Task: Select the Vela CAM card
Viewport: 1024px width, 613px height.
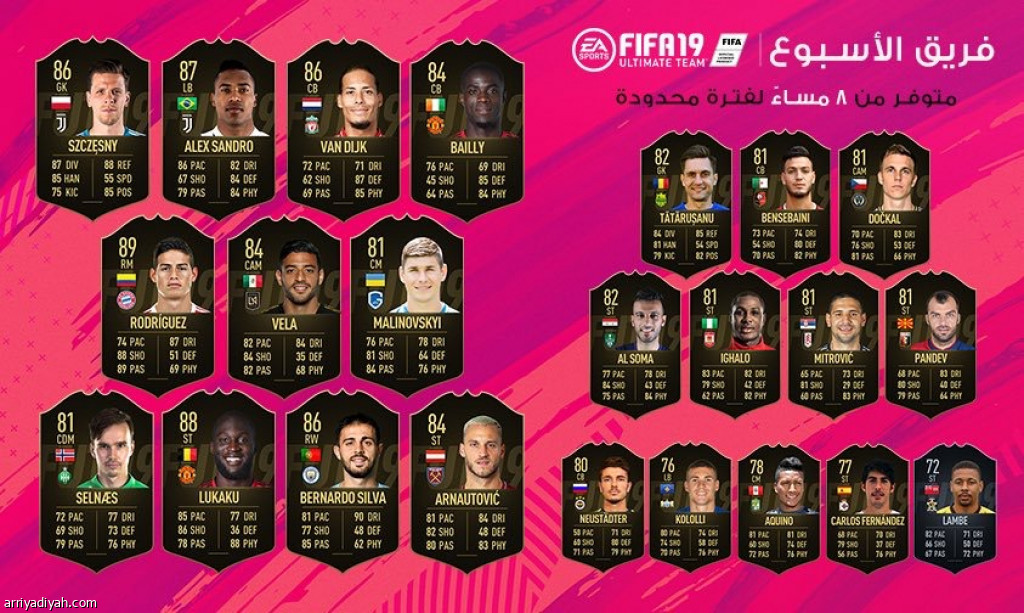Action: (x=281, y=304)
